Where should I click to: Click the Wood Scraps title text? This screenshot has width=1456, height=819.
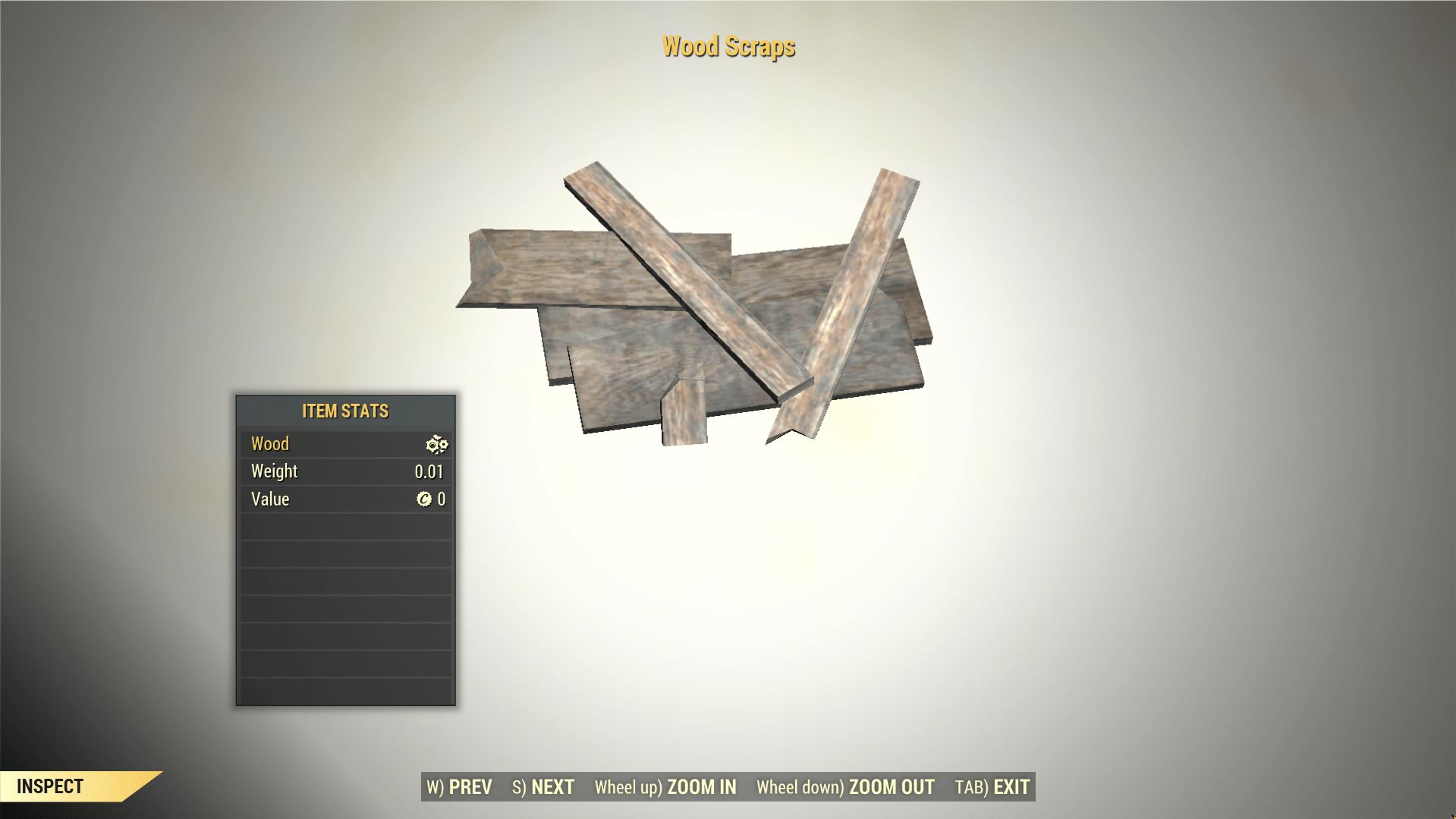(x=728, y=46)
